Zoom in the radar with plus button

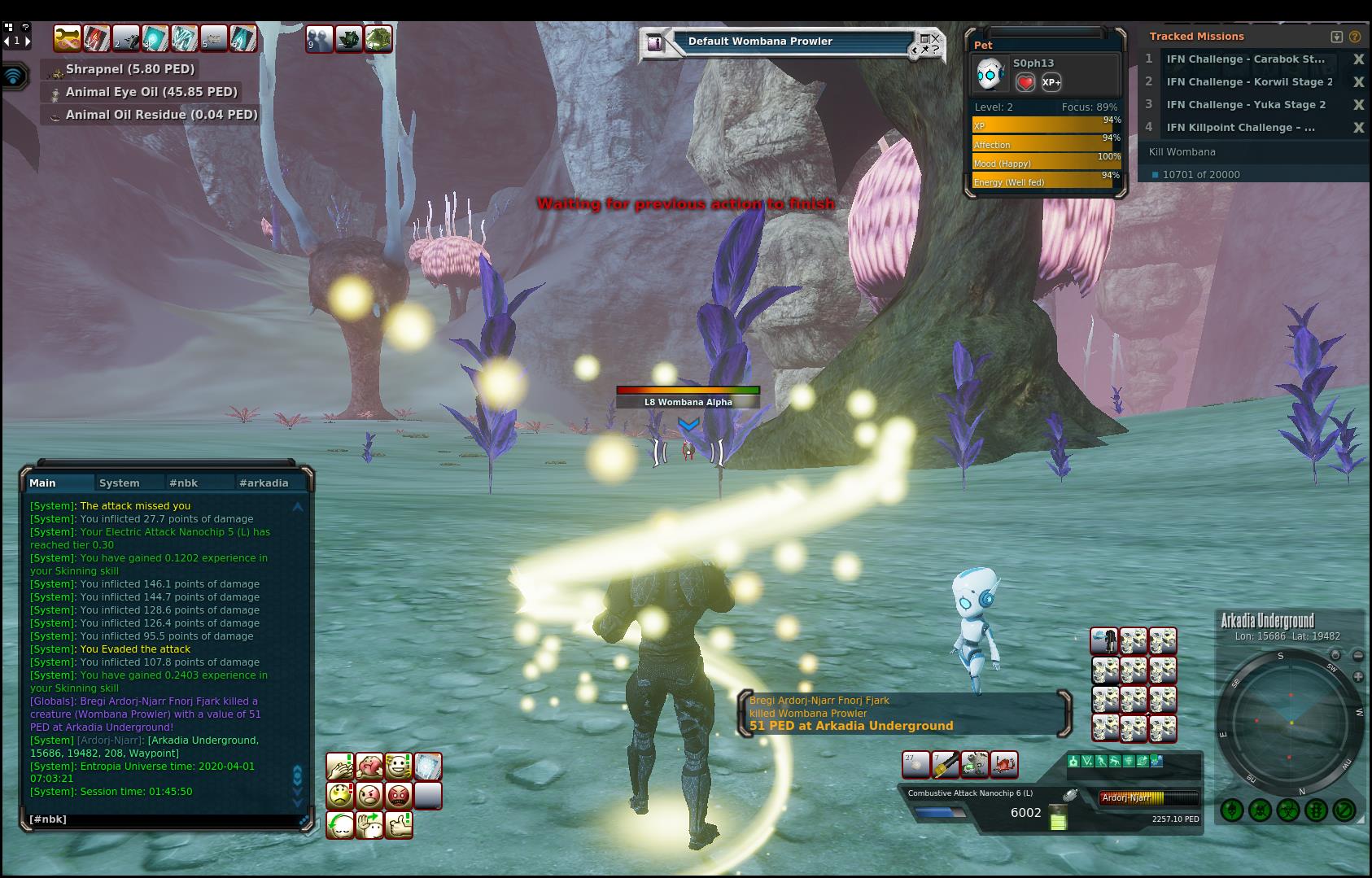click(x=1357, y=677)
